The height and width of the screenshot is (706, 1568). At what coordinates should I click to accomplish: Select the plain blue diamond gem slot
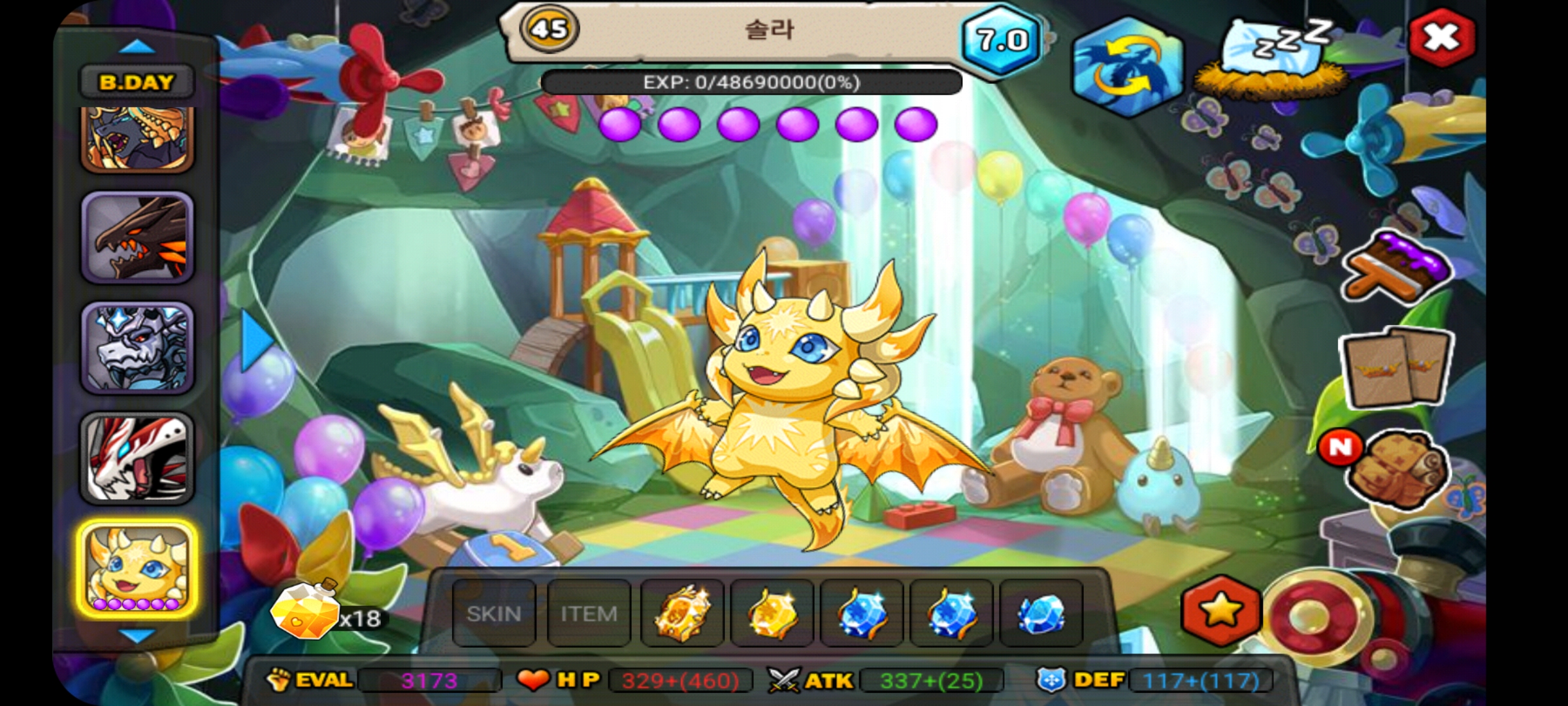tap(1041, 614)
